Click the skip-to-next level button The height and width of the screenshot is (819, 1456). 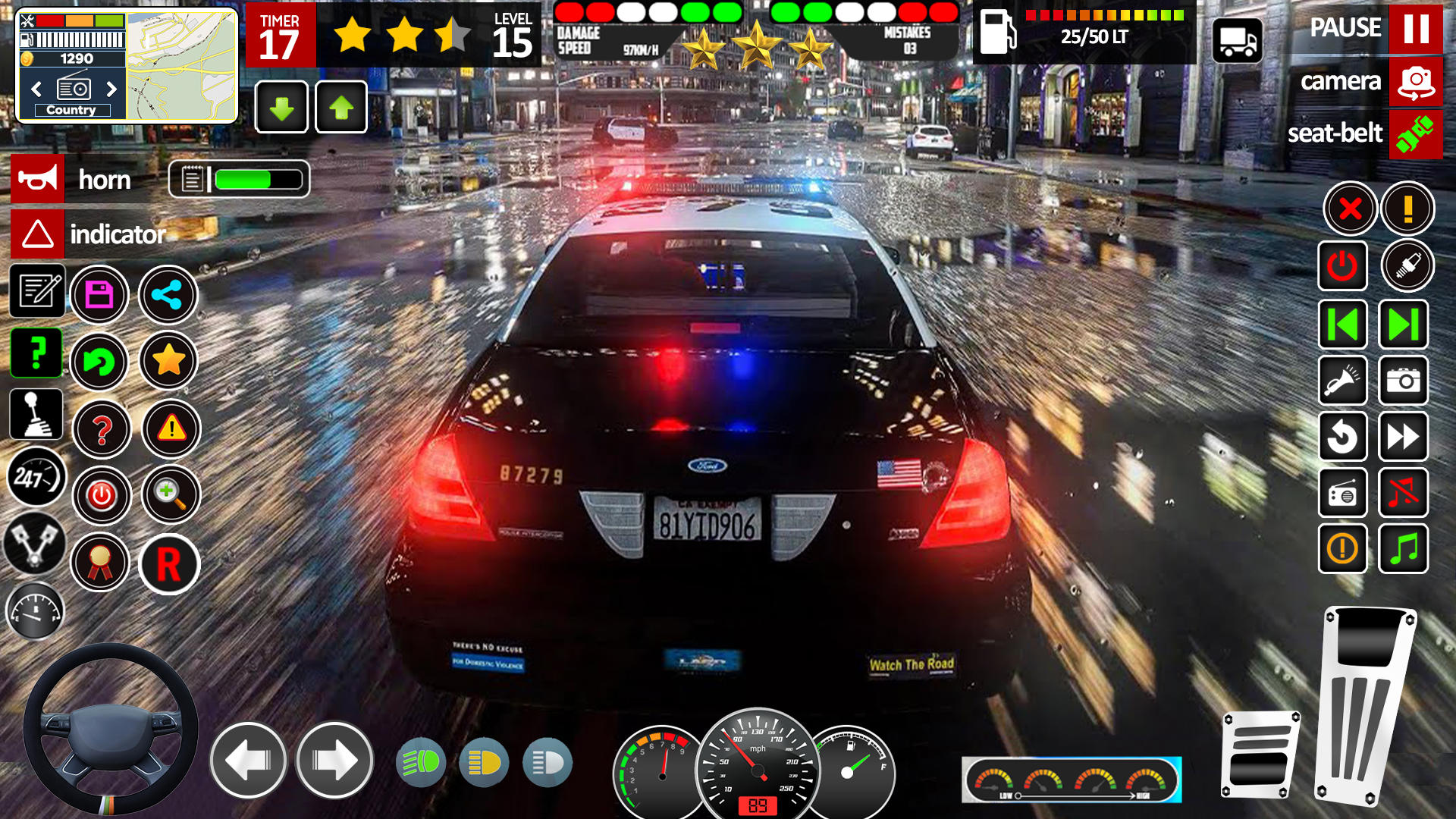click(x=1403, y=325)
